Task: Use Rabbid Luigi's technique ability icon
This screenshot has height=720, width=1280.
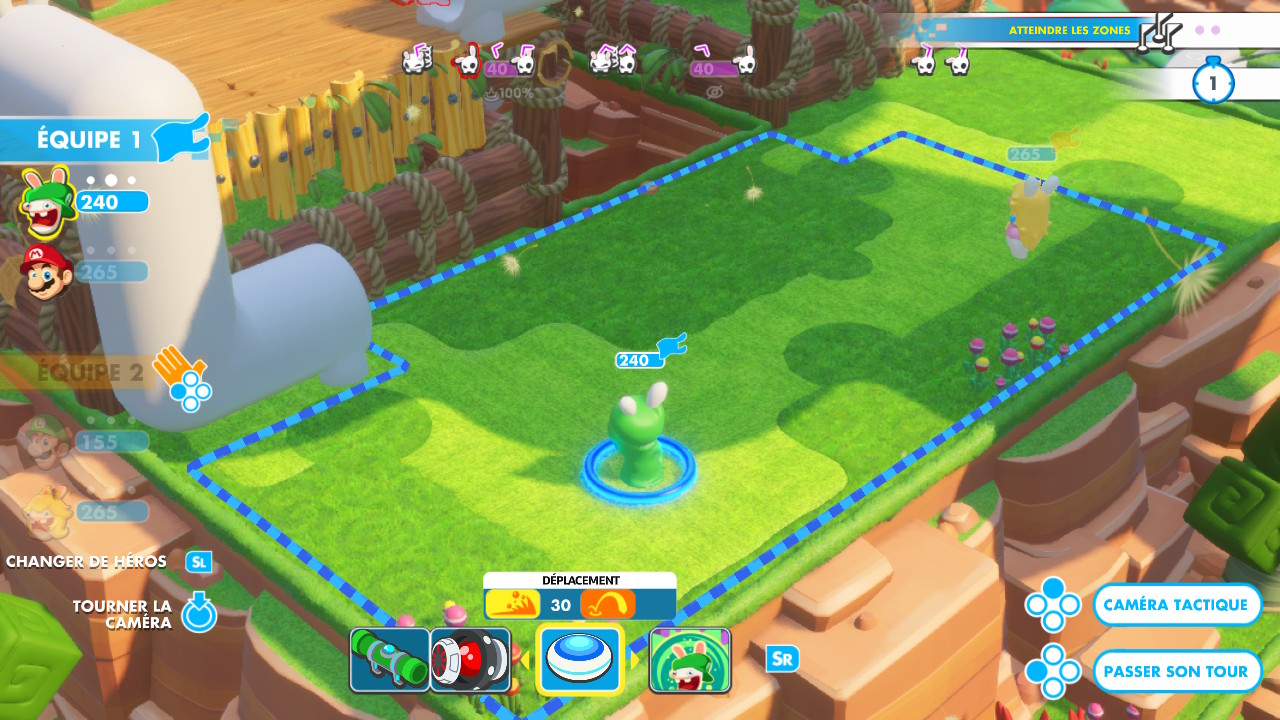Action: [x=690, y=660]
